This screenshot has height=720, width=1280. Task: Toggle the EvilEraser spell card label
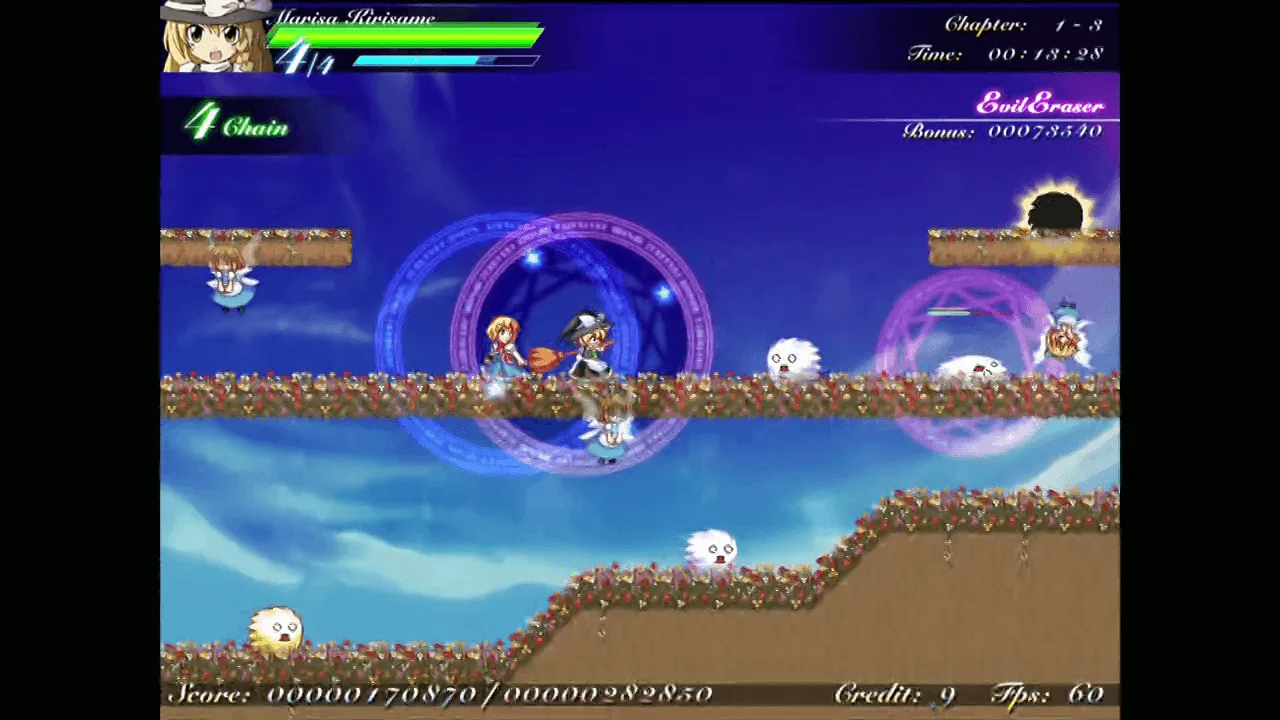[x=1038, y=103]
